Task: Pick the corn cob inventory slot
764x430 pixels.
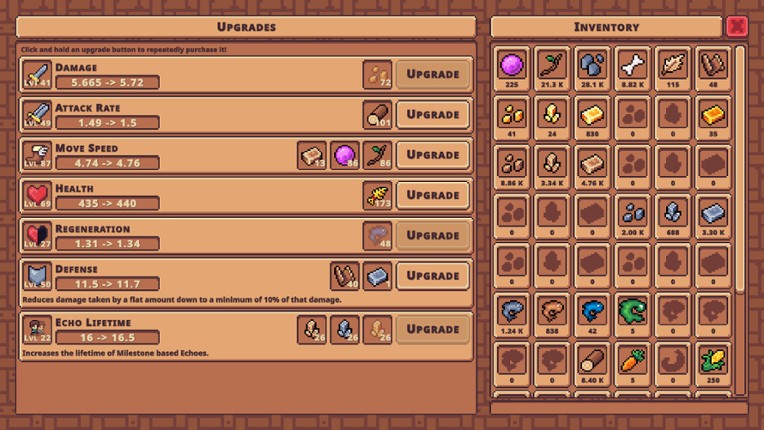Action: 712,360
